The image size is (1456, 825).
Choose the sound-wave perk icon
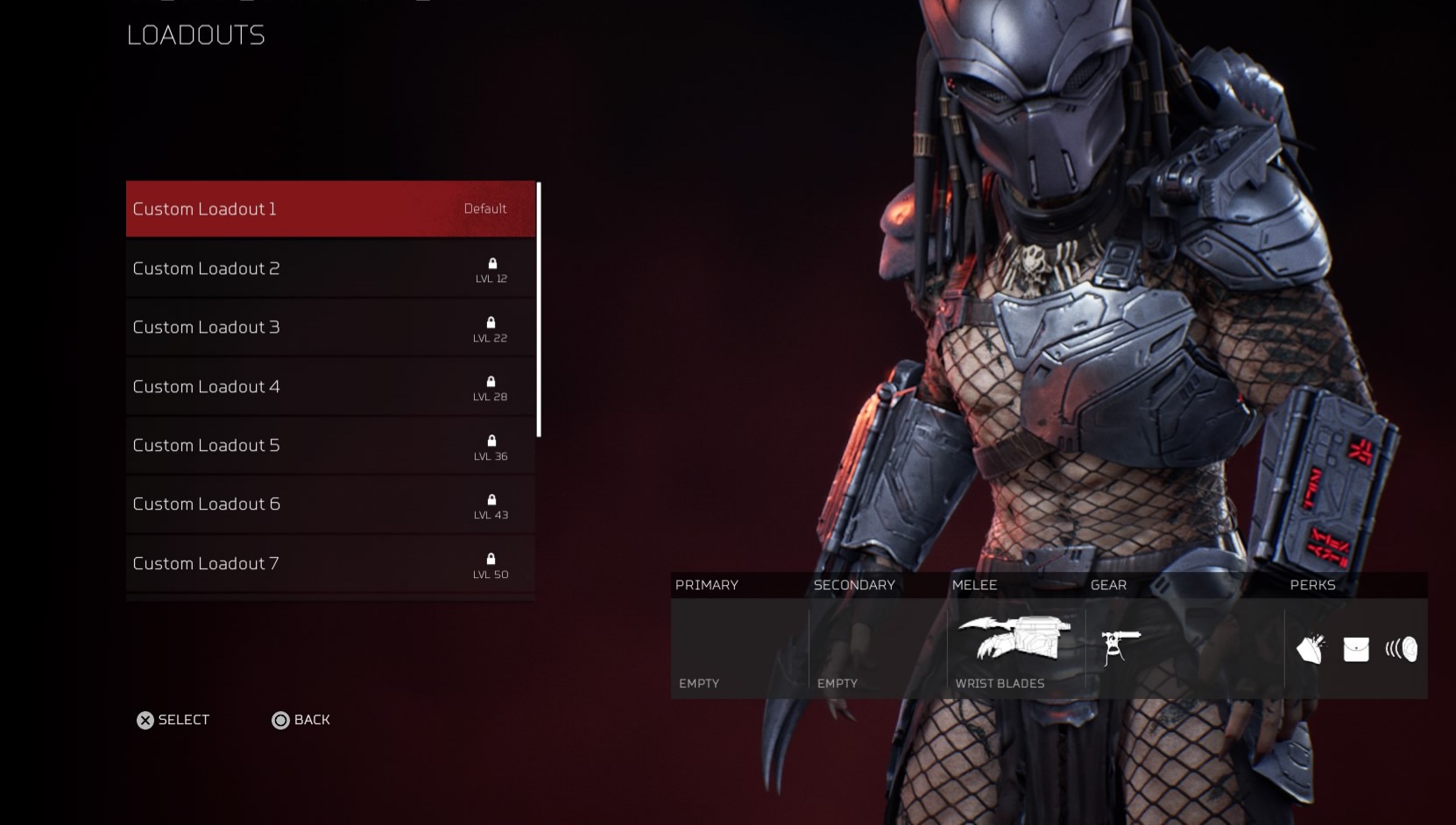(1402, 649)
